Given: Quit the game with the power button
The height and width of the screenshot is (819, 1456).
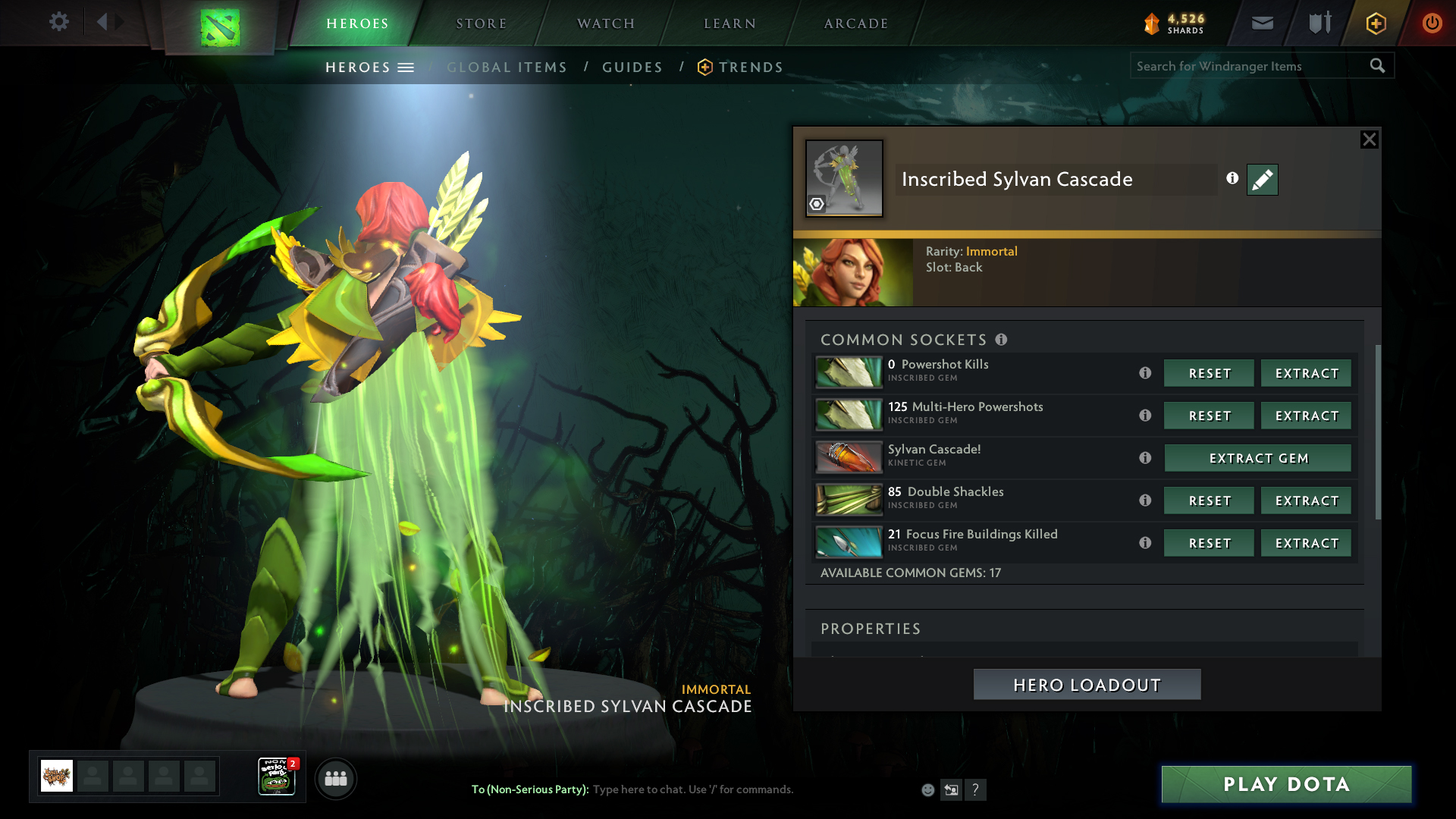Looking at the screenshot, I should [x=1431, y=23].
